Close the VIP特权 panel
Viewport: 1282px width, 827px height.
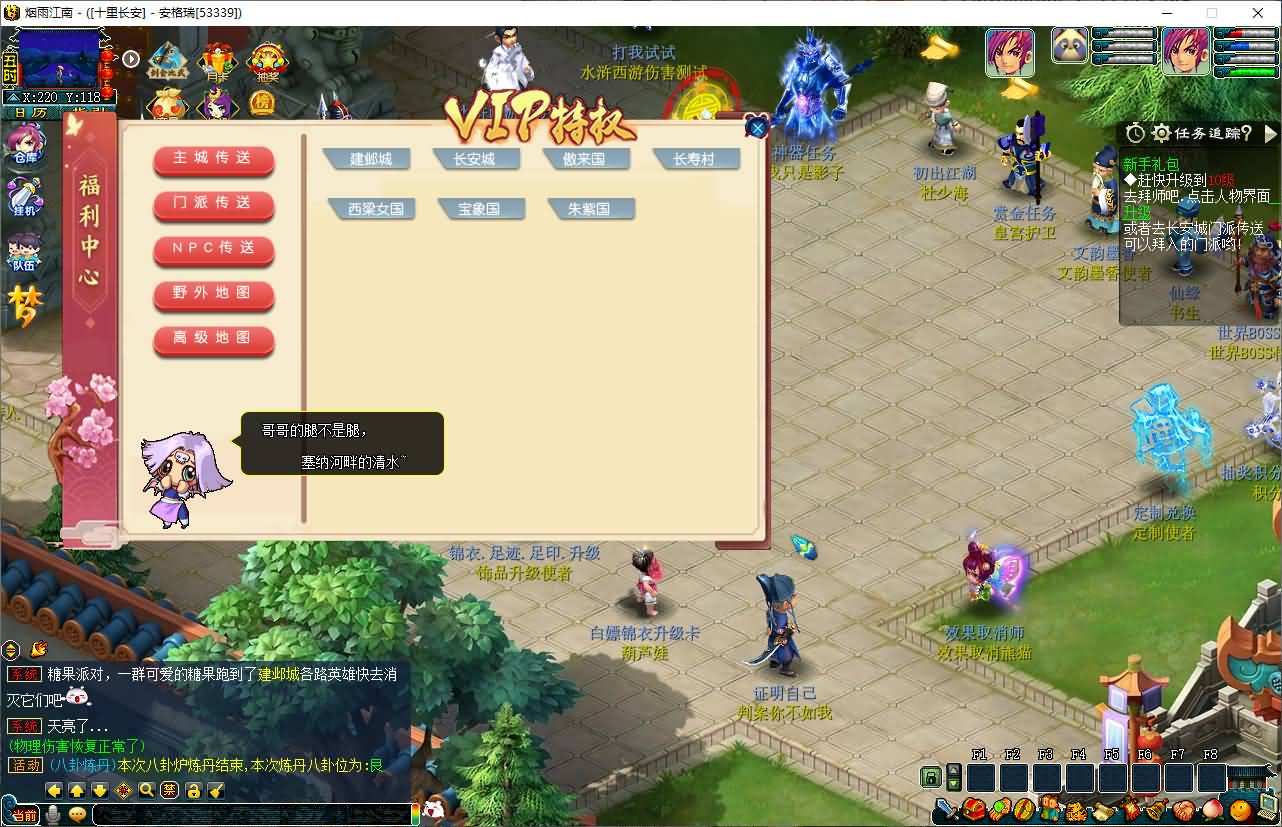pos(757,128)
